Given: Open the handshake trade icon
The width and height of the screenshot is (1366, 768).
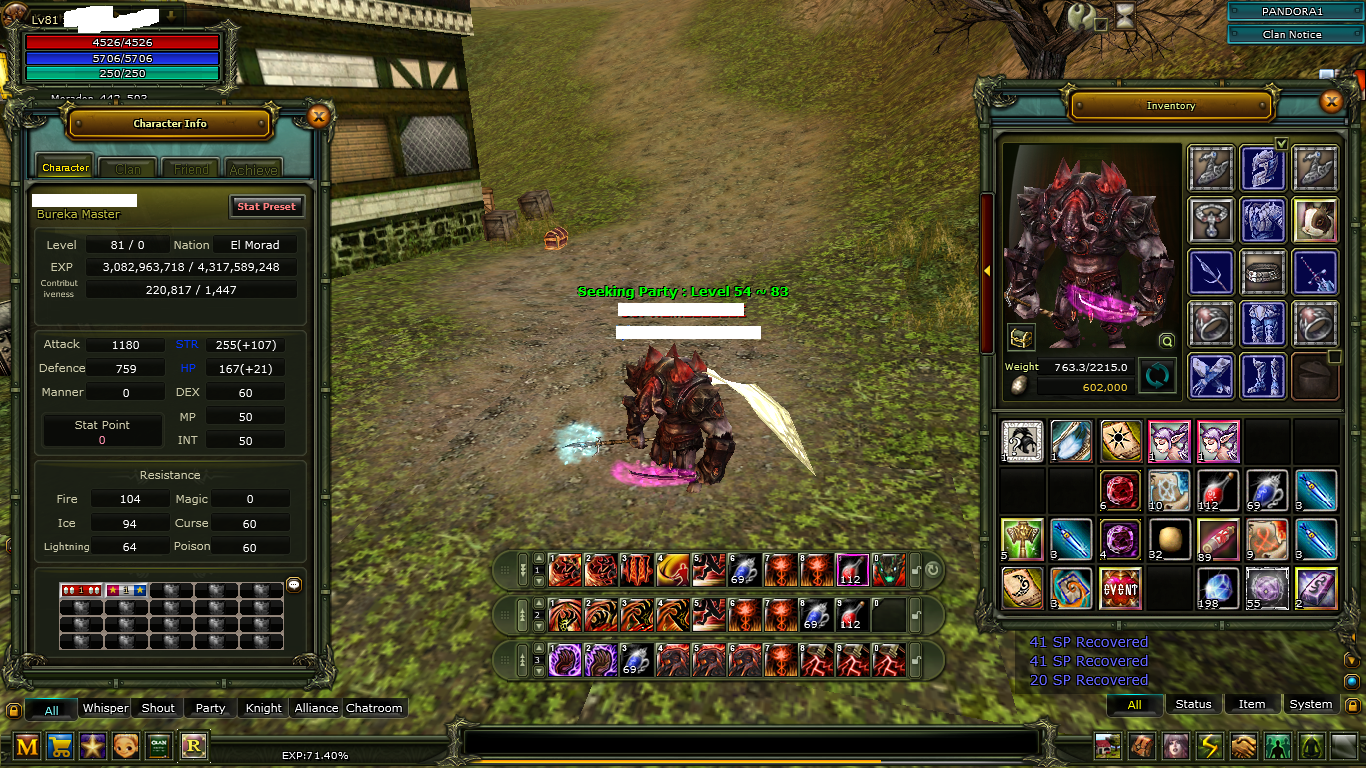Looking at the screenshot, I should coord(1243,745).
